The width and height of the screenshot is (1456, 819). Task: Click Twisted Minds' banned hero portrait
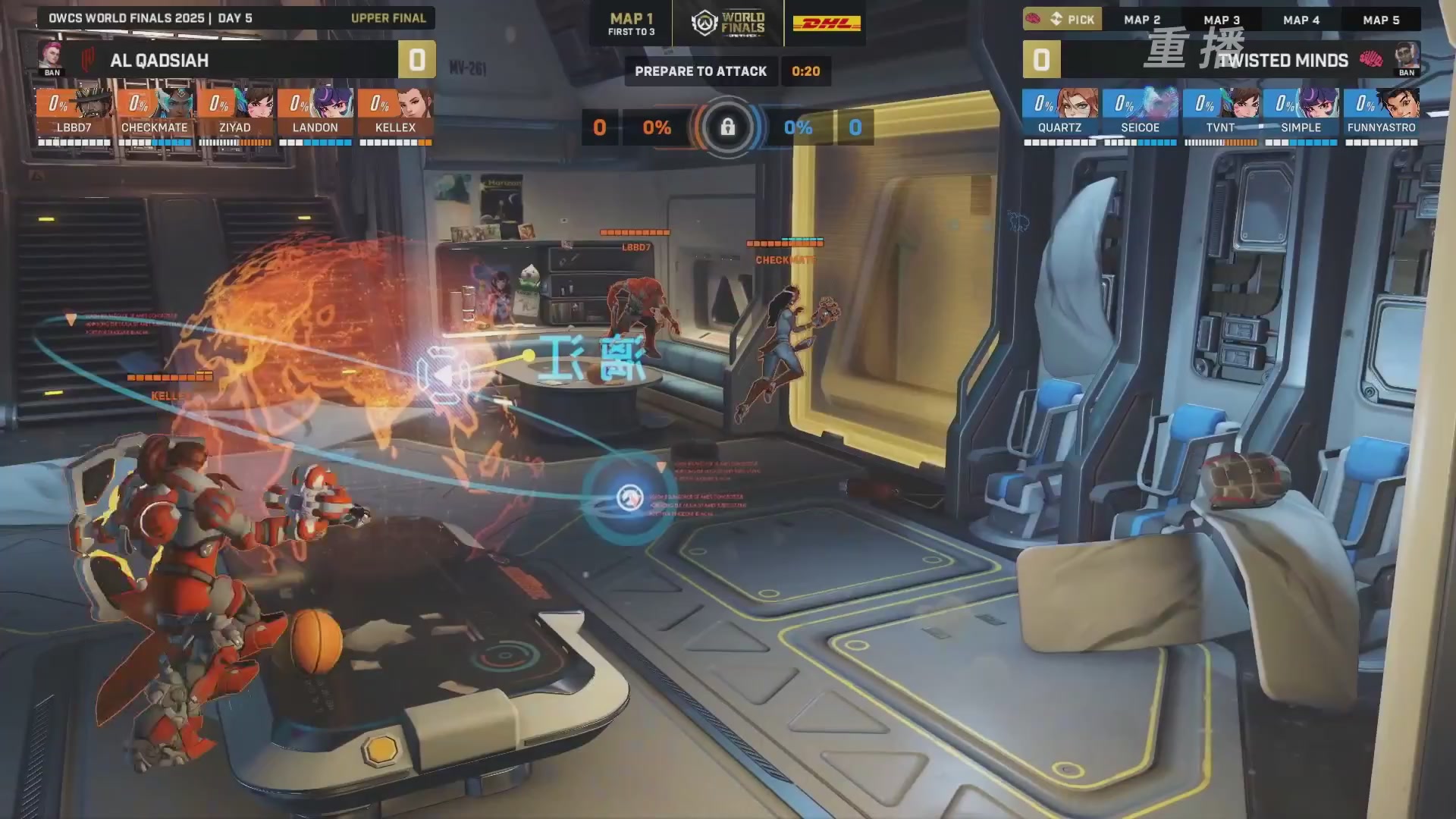tap(1407, 58)
